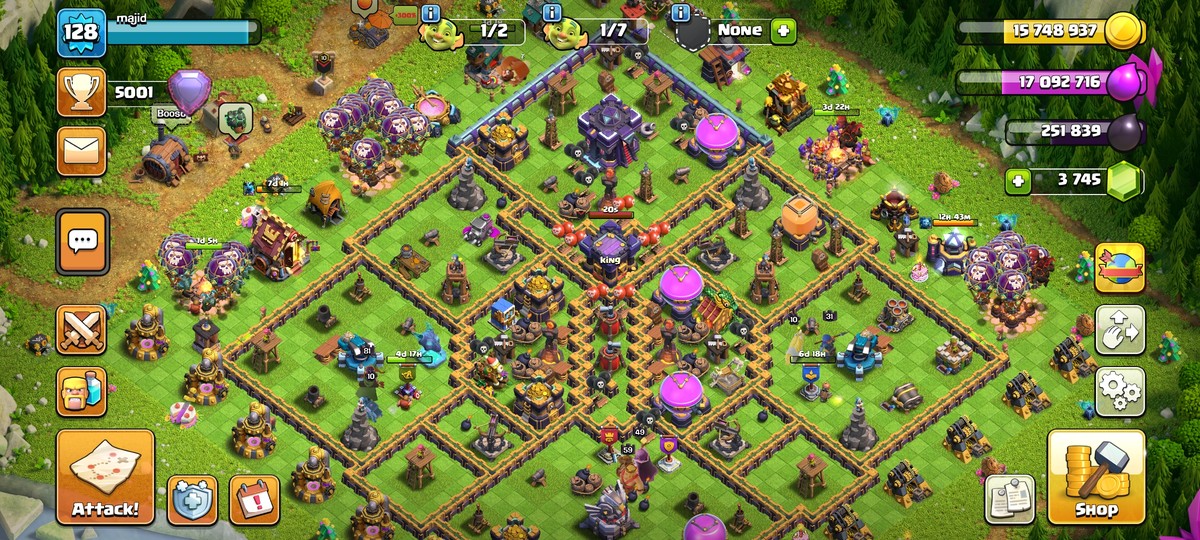Add gems with the green plus
1200x540 pixels.
[x=1018, y=181]
